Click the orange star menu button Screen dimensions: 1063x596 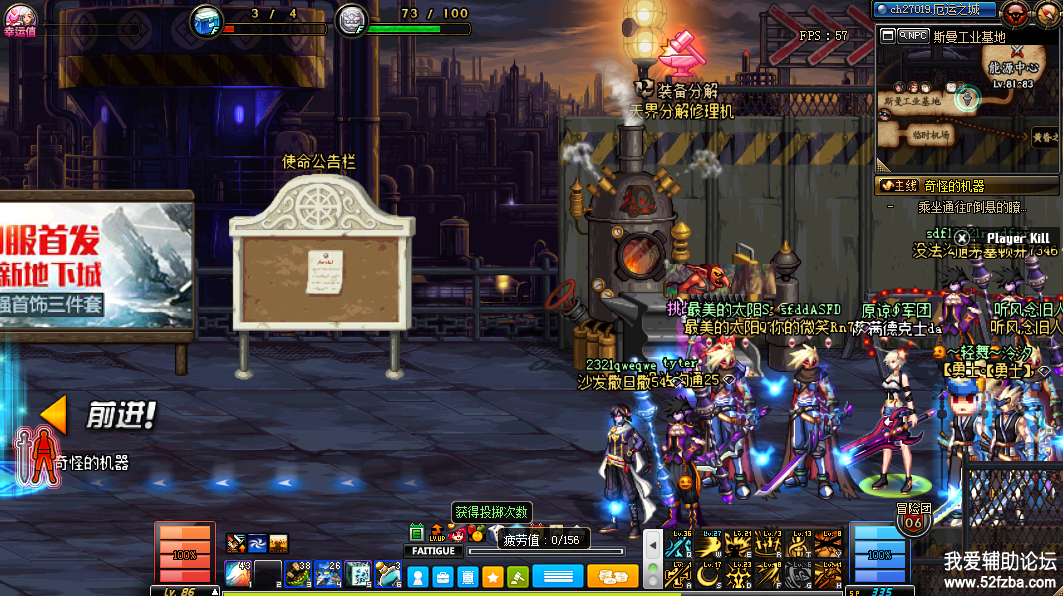coord(492,576)
